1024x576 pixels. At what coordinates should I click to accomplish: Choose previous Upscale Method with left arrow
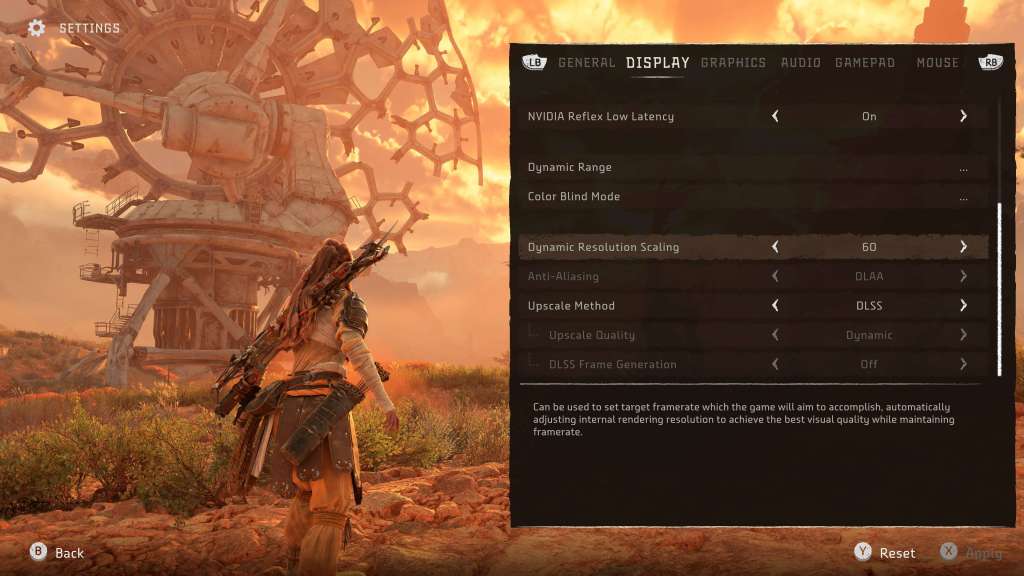[x=775, y=306]
